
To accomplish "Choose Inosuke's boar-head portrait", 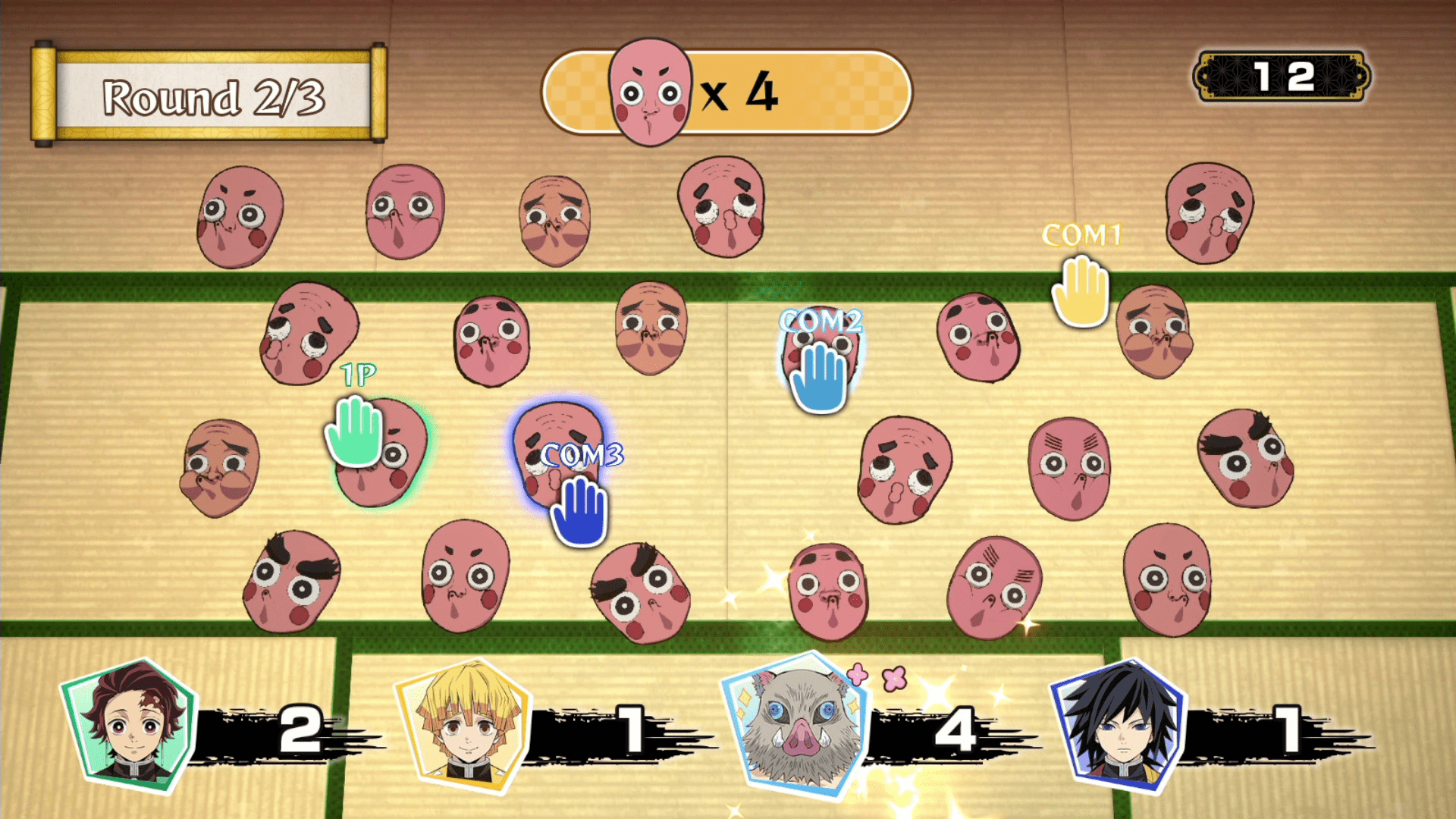I will click(798, 724).
